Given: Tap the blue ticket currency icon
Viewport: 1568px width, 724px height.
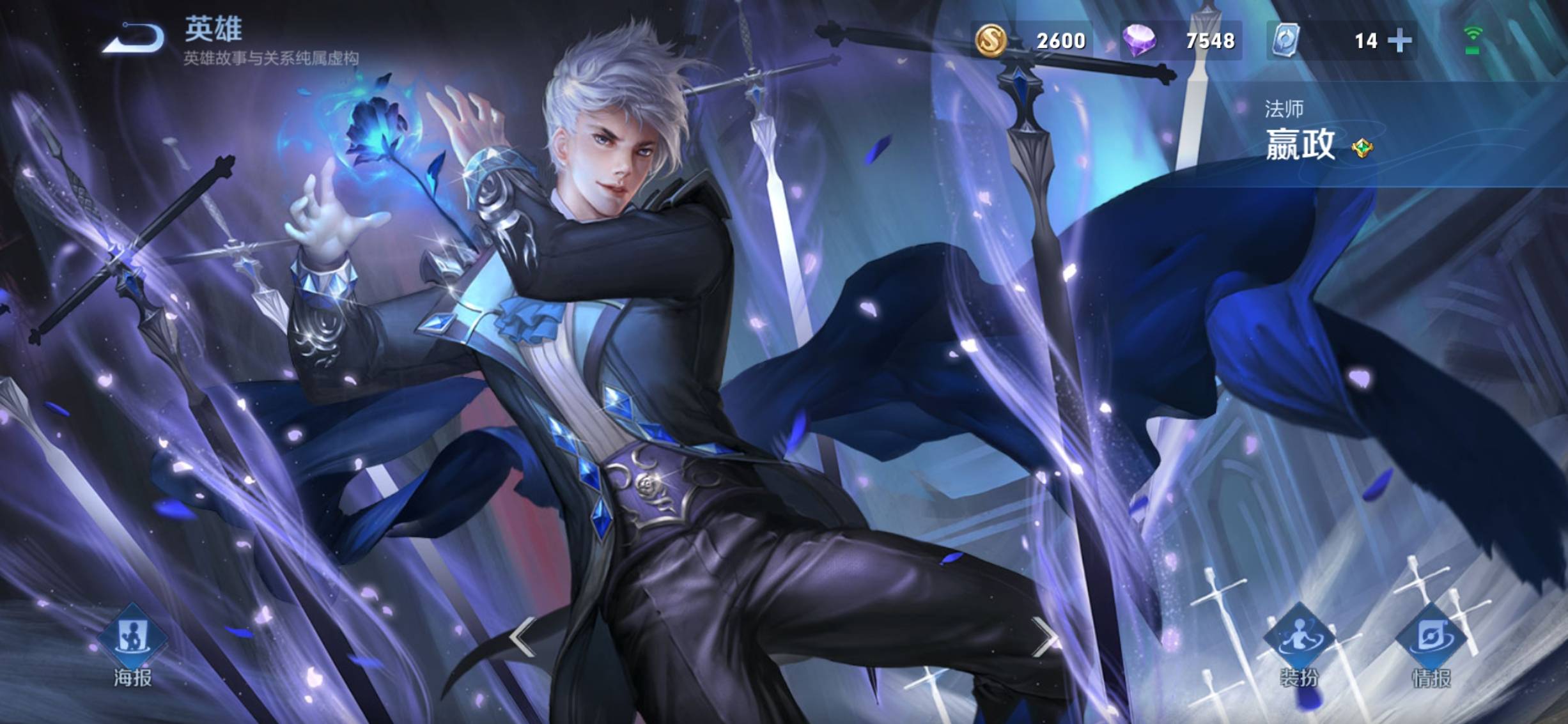Looking at the screenshot, I should click(x=1285, y=40).
